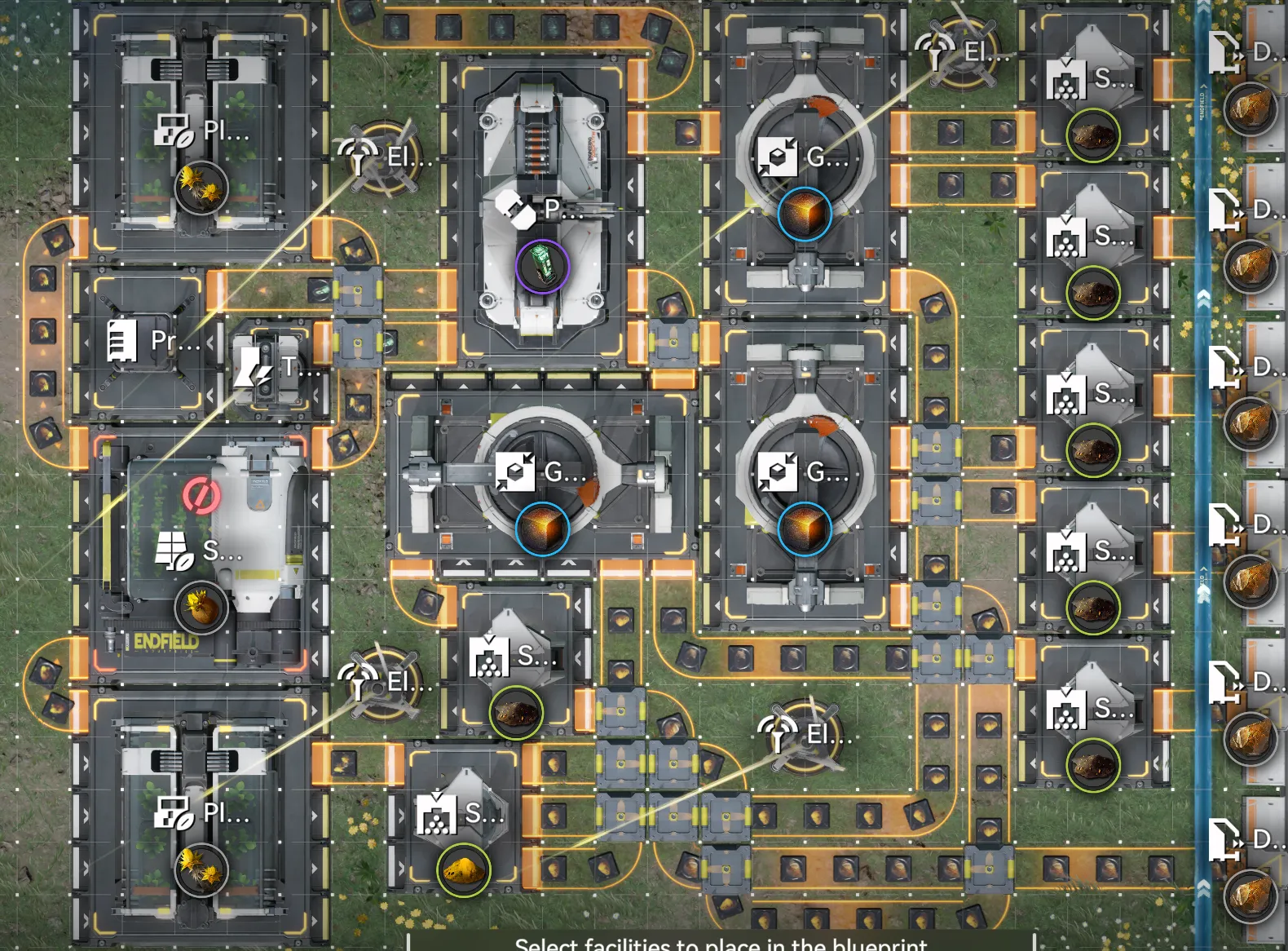
Task: Select the topmost Sifter icon in right column
Action: click(1064, 77)
